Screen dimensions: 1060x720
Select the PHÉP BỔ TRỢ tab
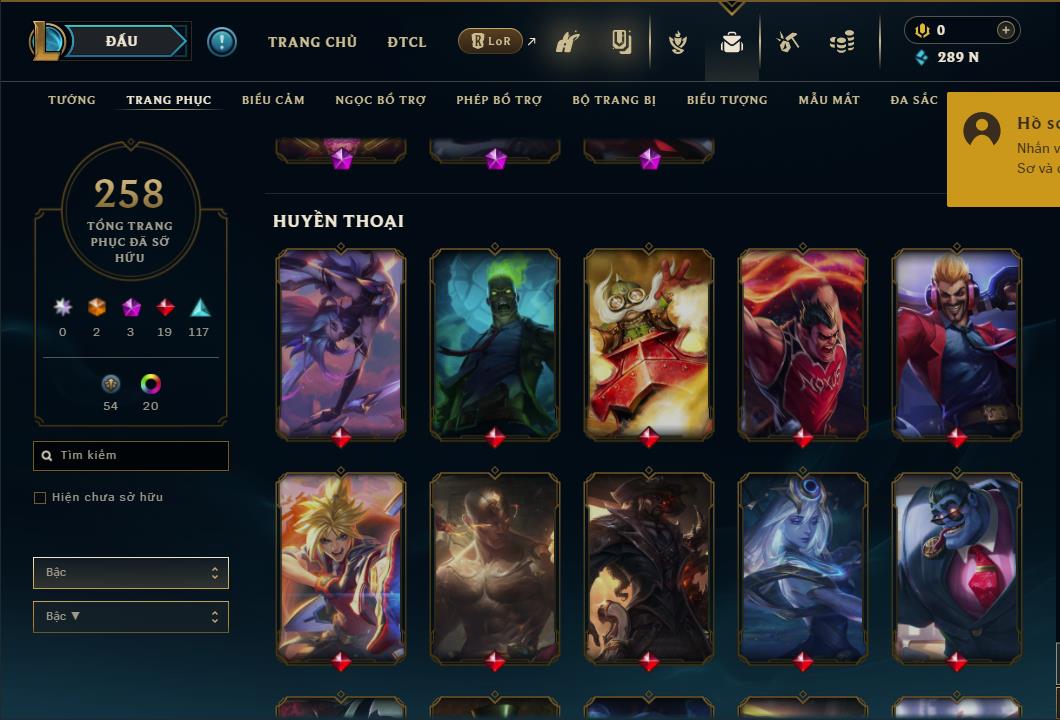pos(499,100)
